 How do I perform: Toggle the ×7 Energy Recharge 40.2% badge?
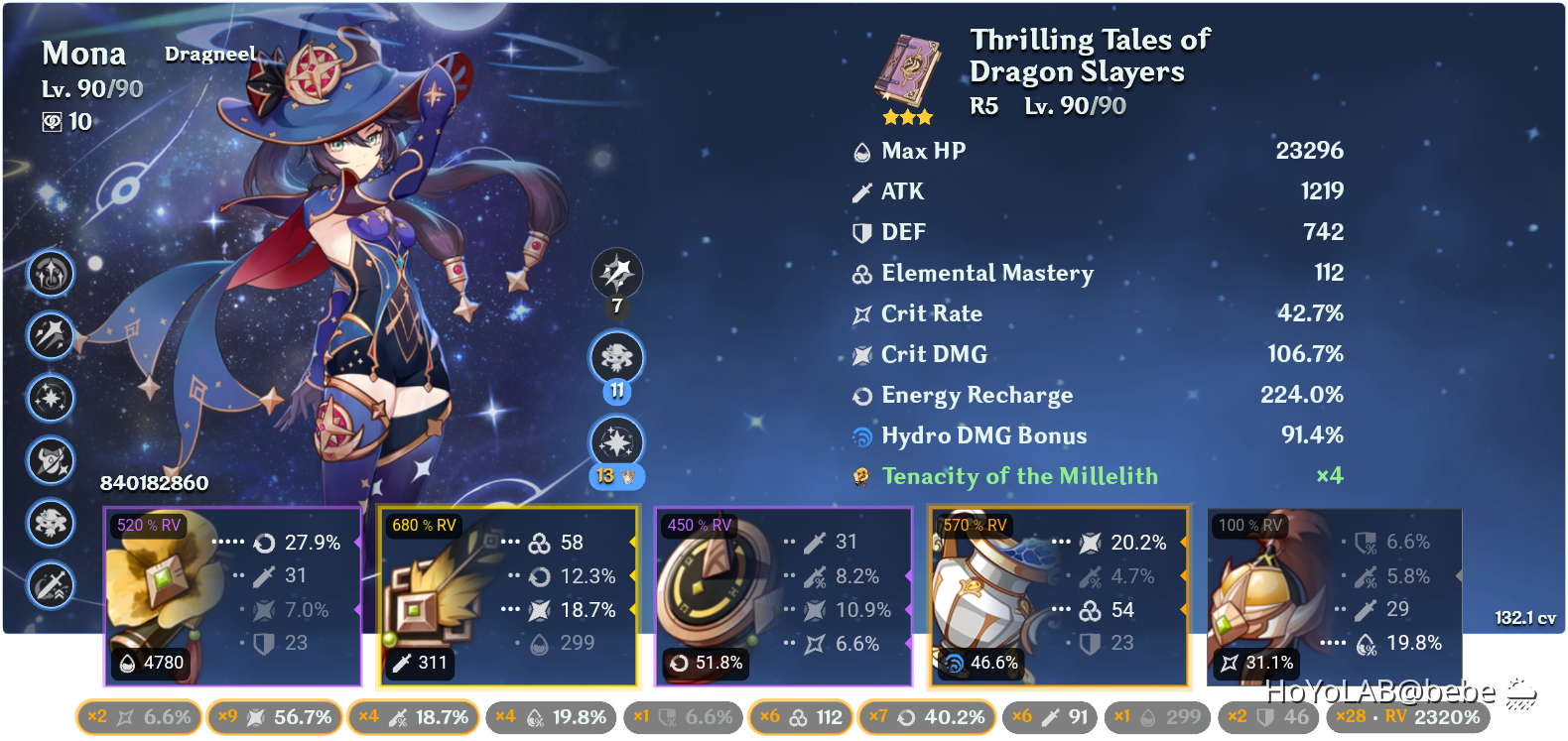point(926,716)
